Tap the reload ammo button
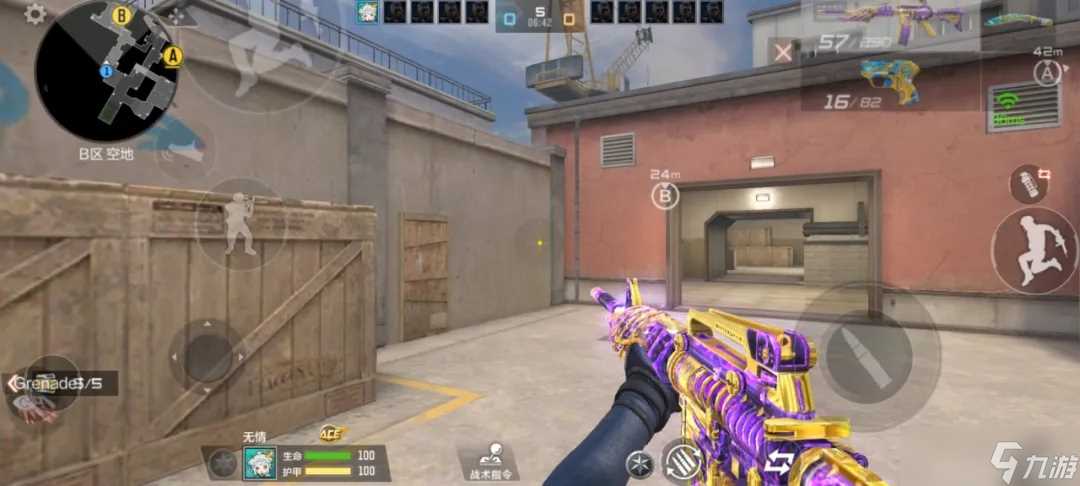The width and height of the screenshot is (1080, 486). (684, 461)
